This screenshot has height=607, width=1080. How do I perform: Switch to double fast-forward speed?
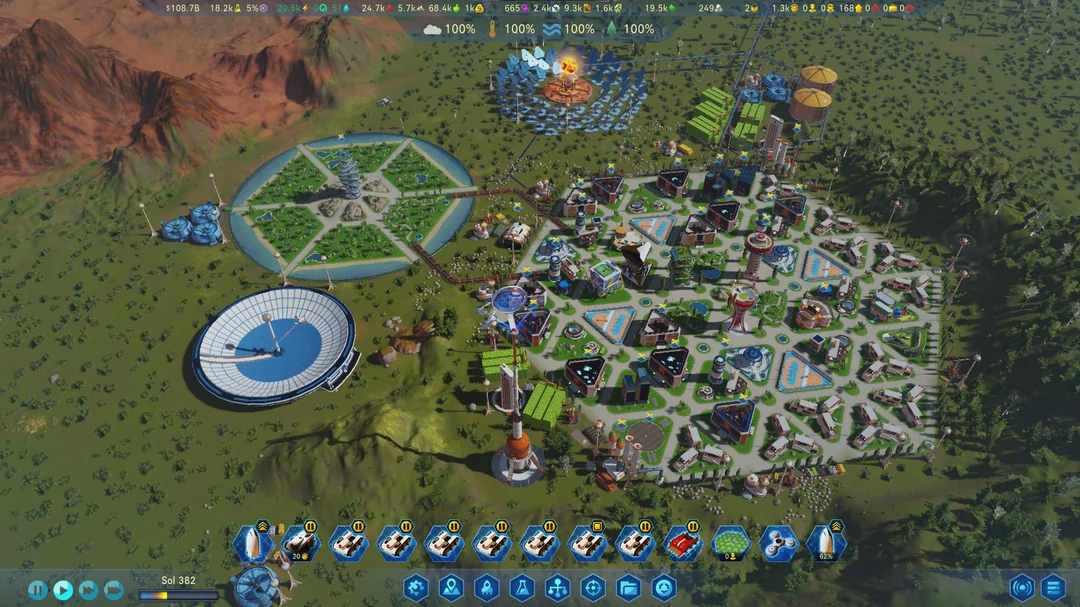pos(88,590)
